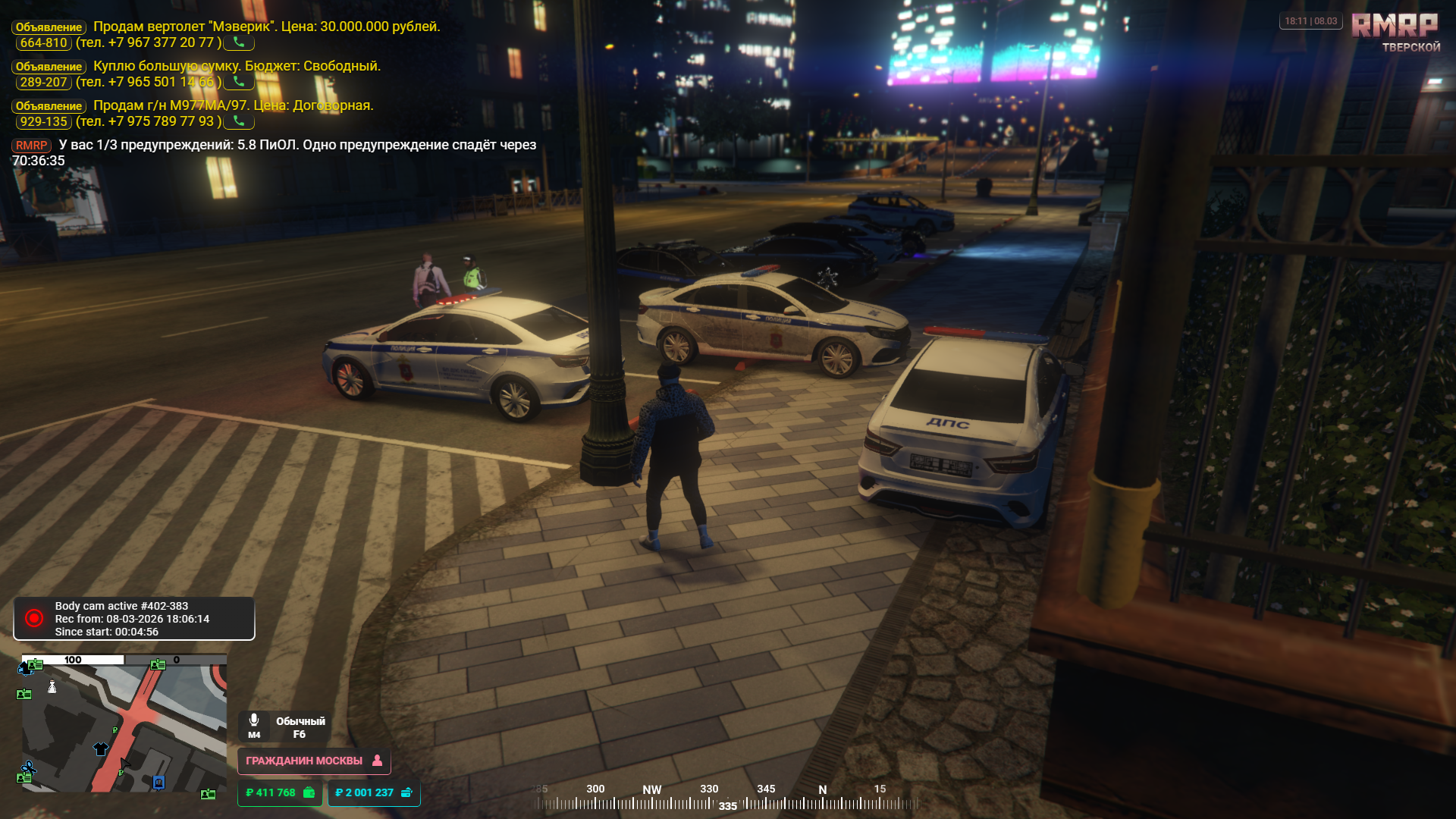Click the bank card balance panel
The width and height of the screenshot is (1456, 819).
(x=374, y=792)
